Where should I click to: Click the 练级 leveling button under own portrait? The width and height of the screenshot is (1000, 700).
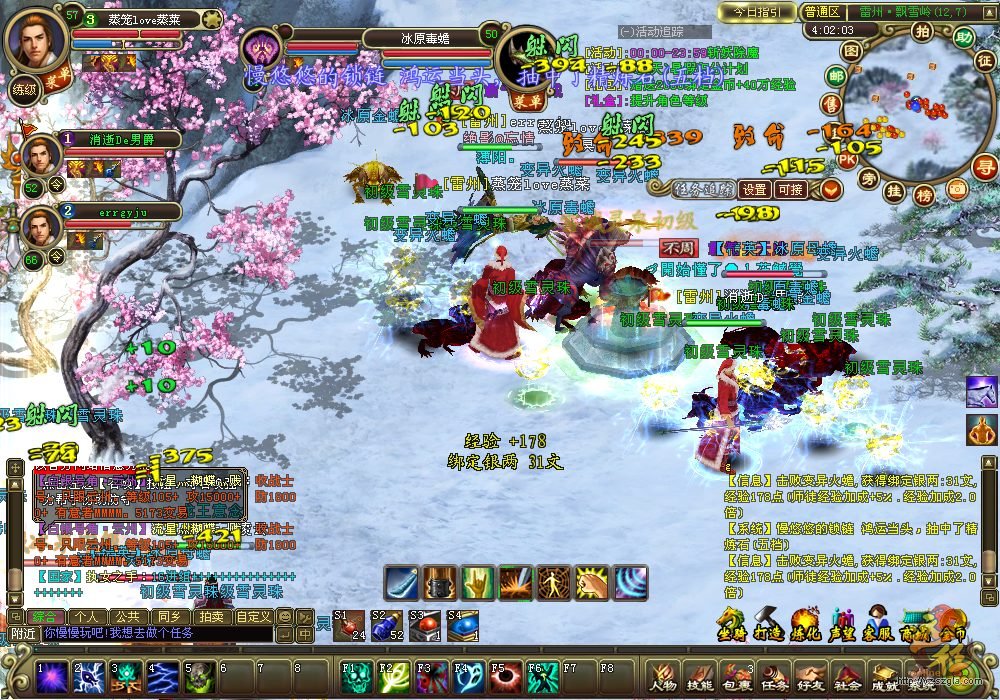click(x=24, y=88)
